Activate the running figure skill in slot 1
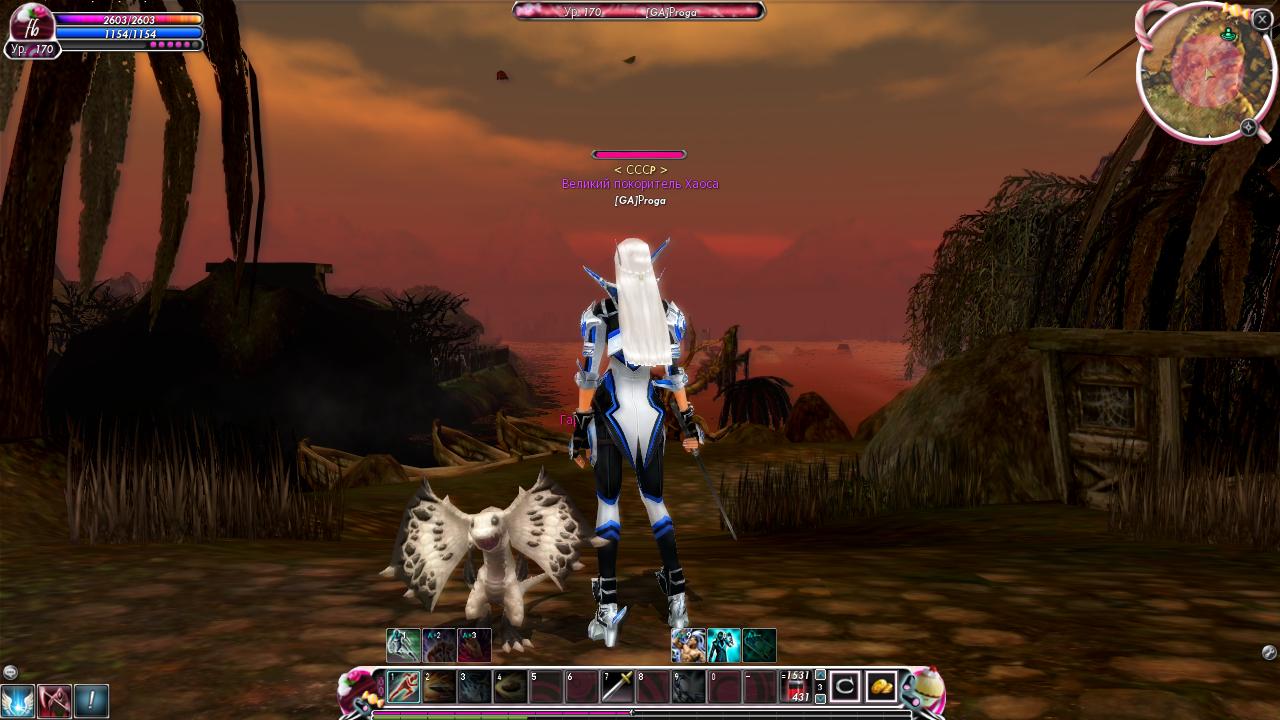 tap(404, 687)
